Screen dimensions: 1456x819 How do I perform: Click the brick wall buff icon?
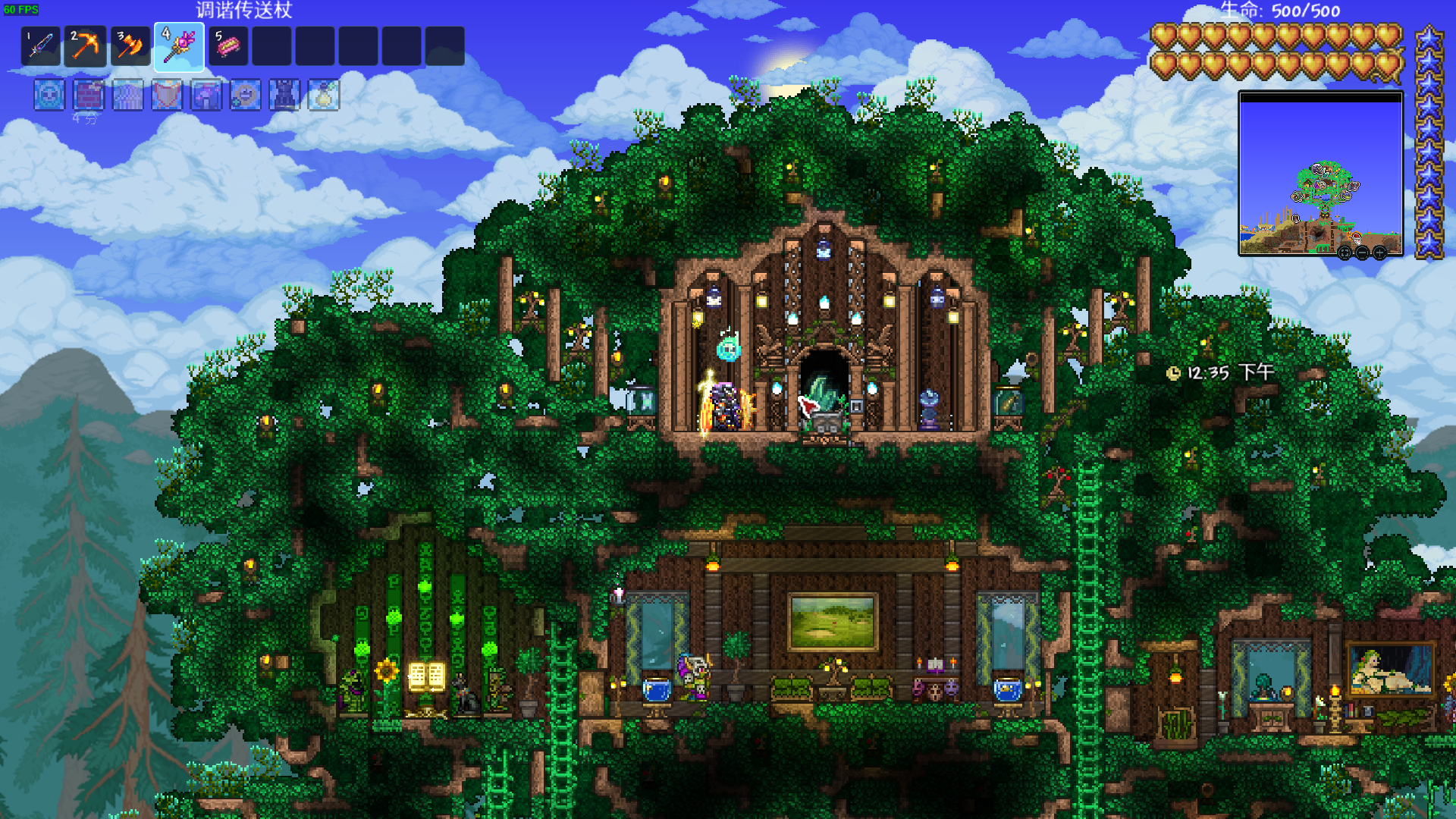coord(89,96)
